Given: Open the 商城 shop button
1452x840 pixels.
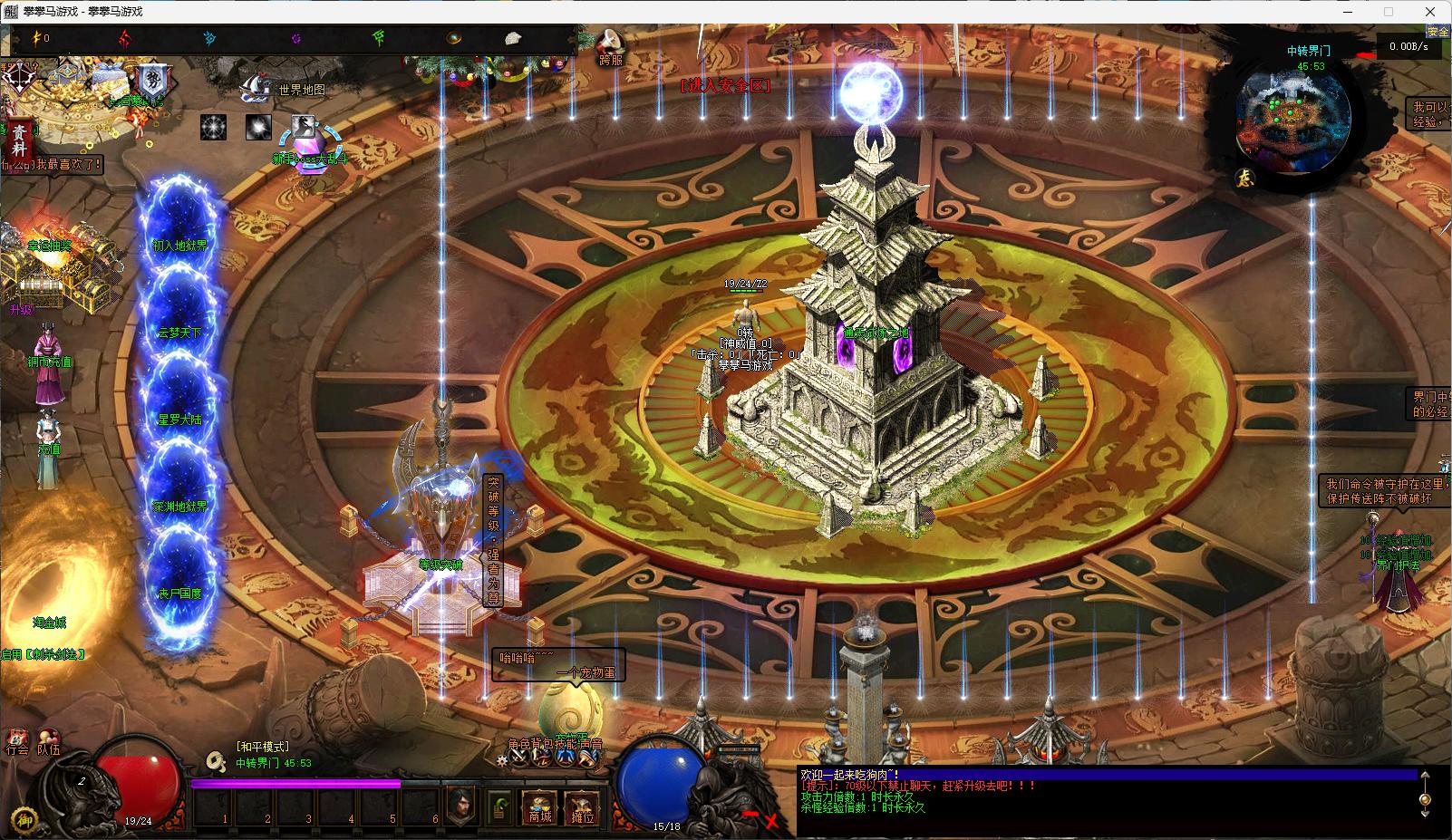Looking at the screenshot, I should (x=540, y=806).
